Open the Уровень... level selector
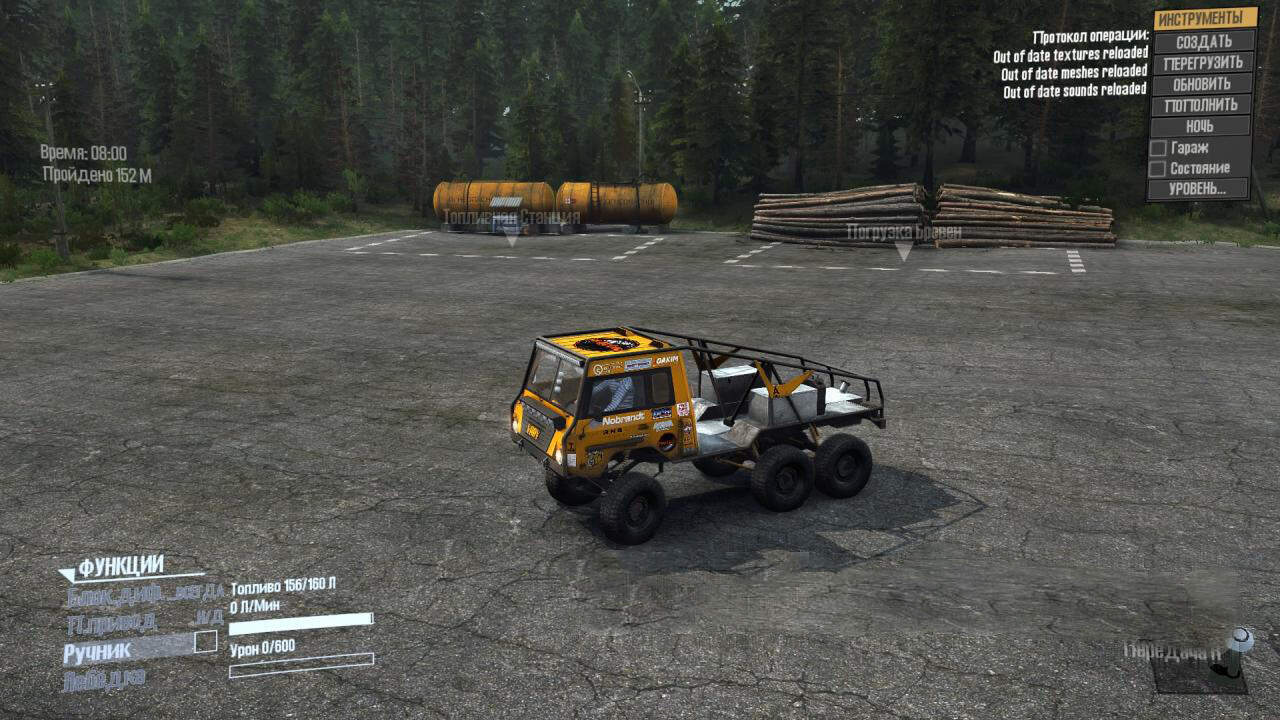 pos(1198,189)
